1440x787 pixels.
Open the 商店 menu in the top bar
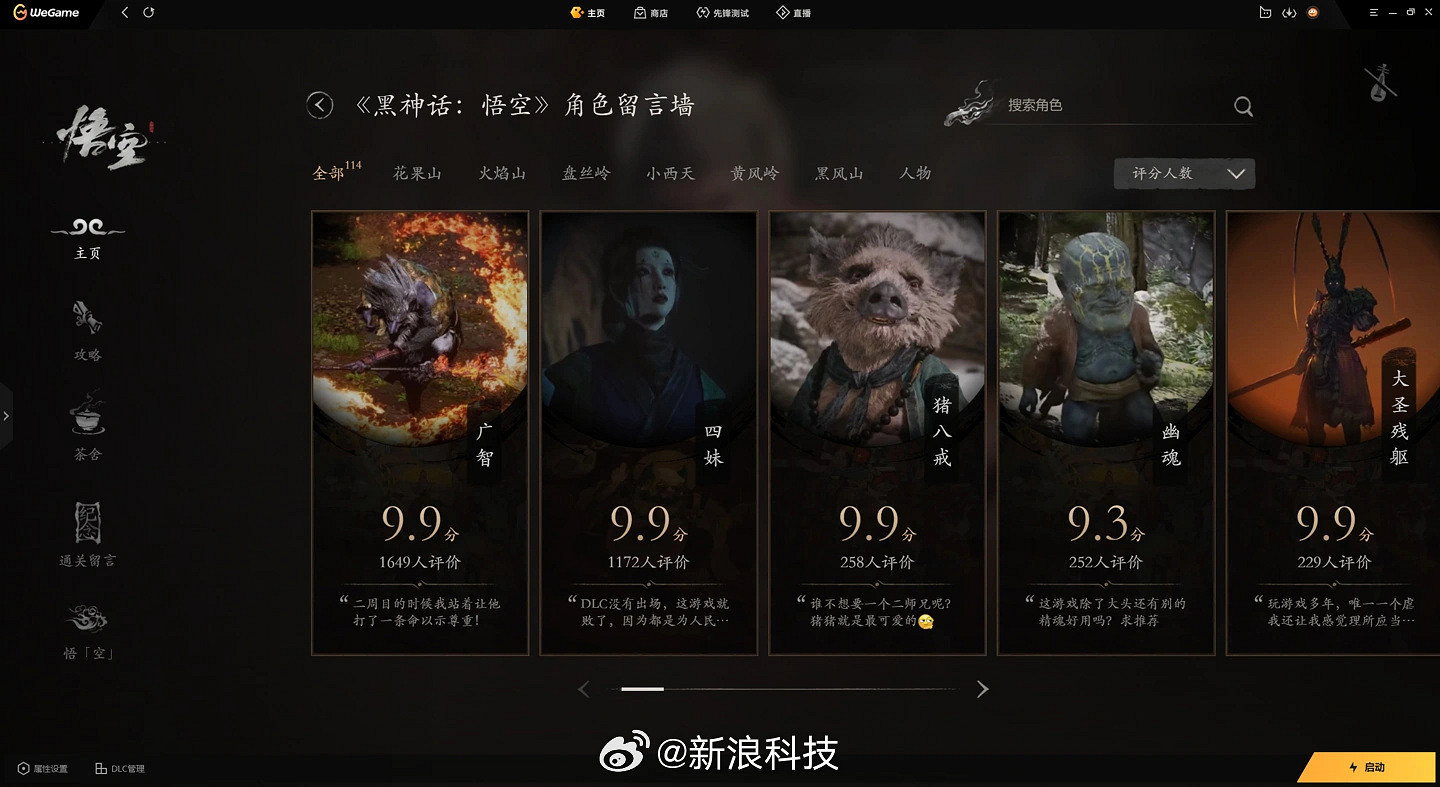click(x=651, y=13)
